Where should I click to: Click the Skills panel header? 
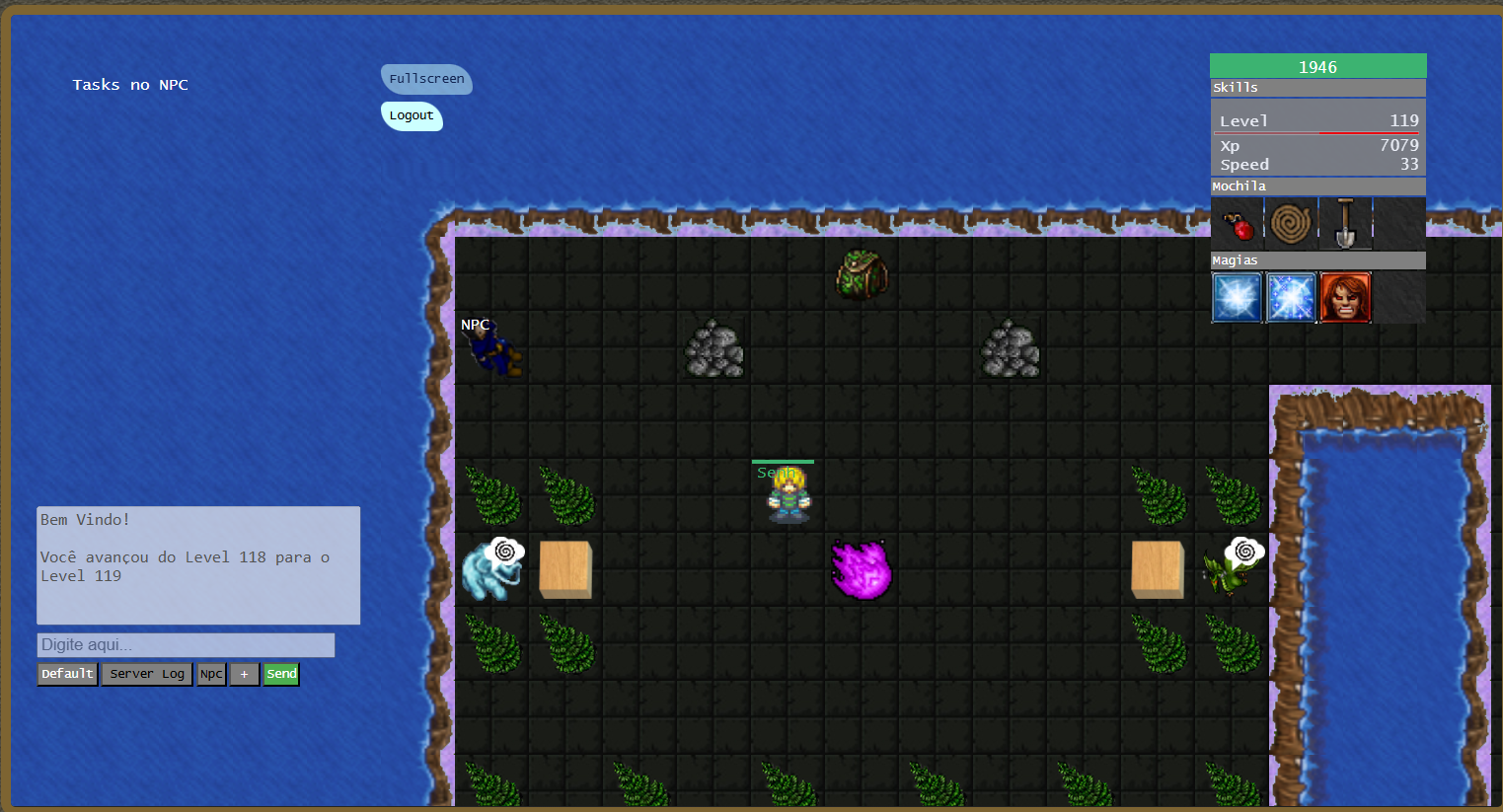1317,88
